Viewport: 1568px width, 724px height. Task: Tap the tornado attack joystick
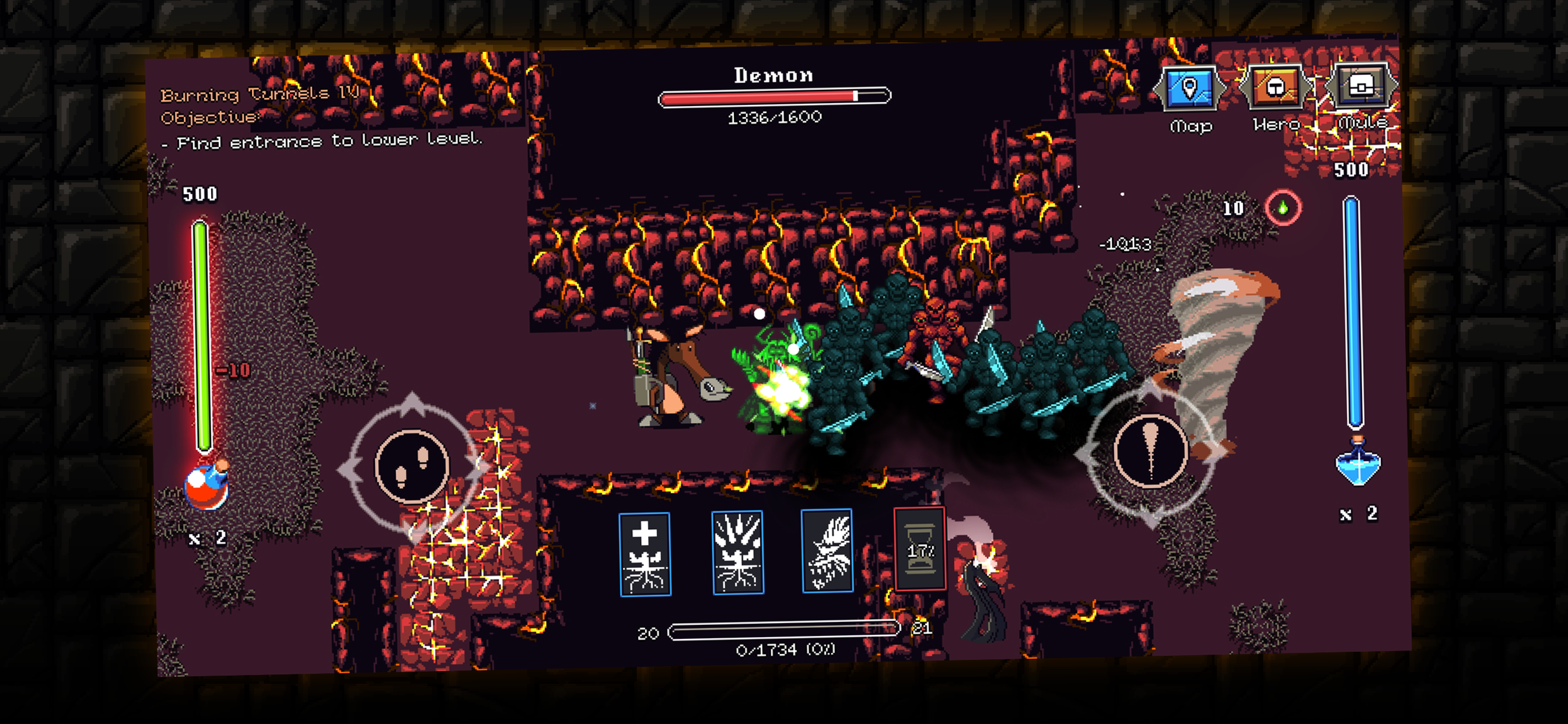[x=1150, y=451]
